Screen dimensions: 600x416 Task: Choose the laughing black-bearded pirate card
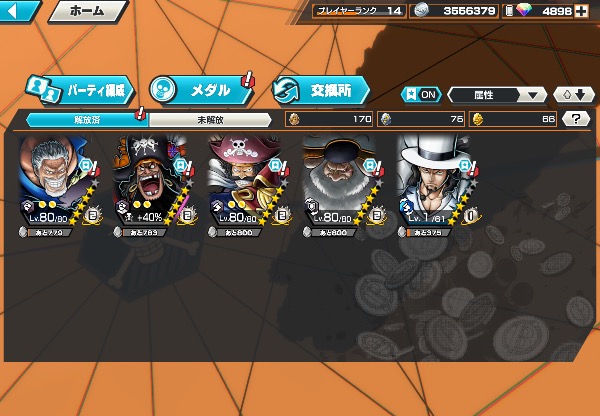[150, 183]
